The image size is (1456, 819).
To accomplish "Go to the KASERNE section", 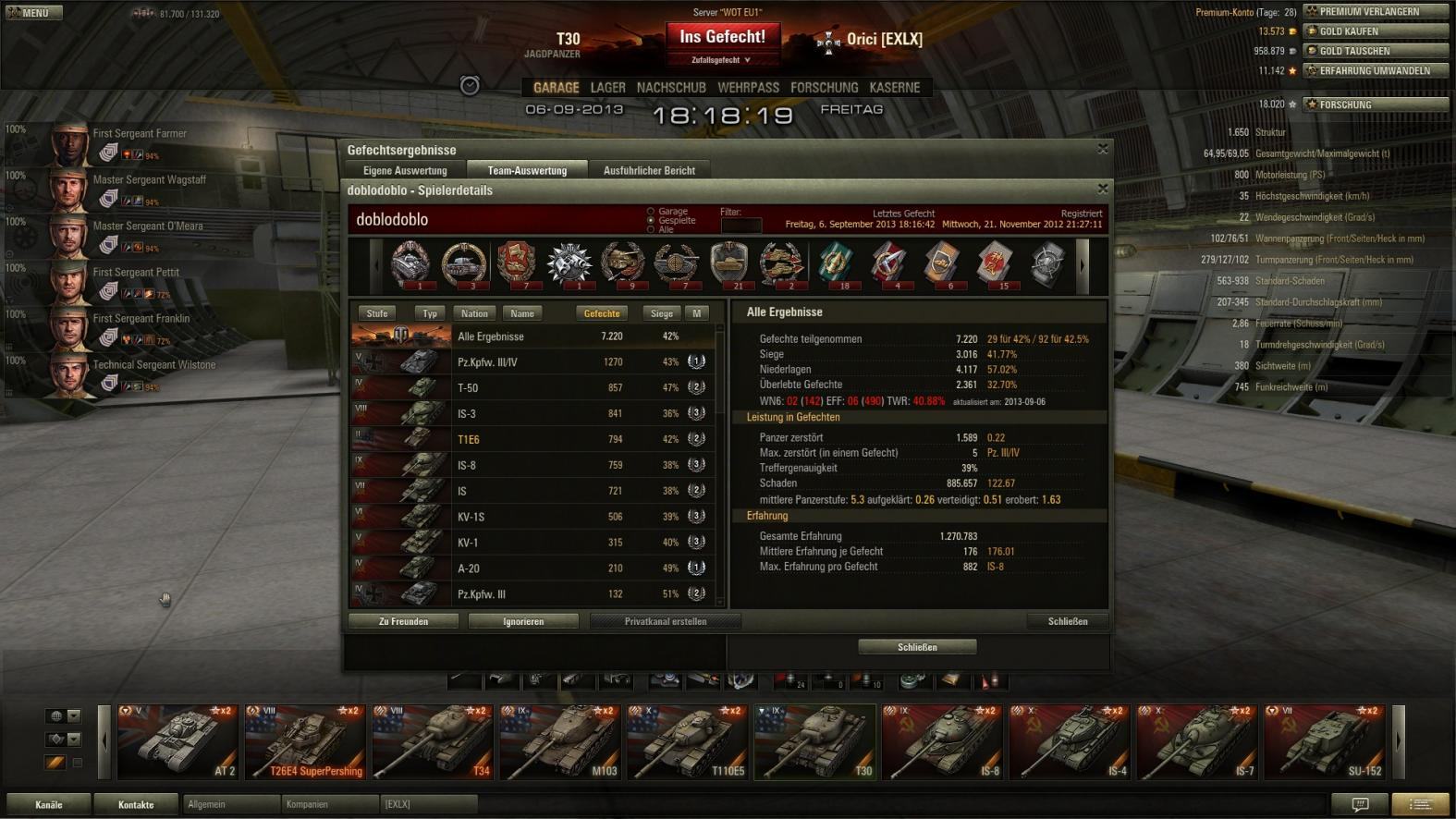I will (x=894, y=88).
